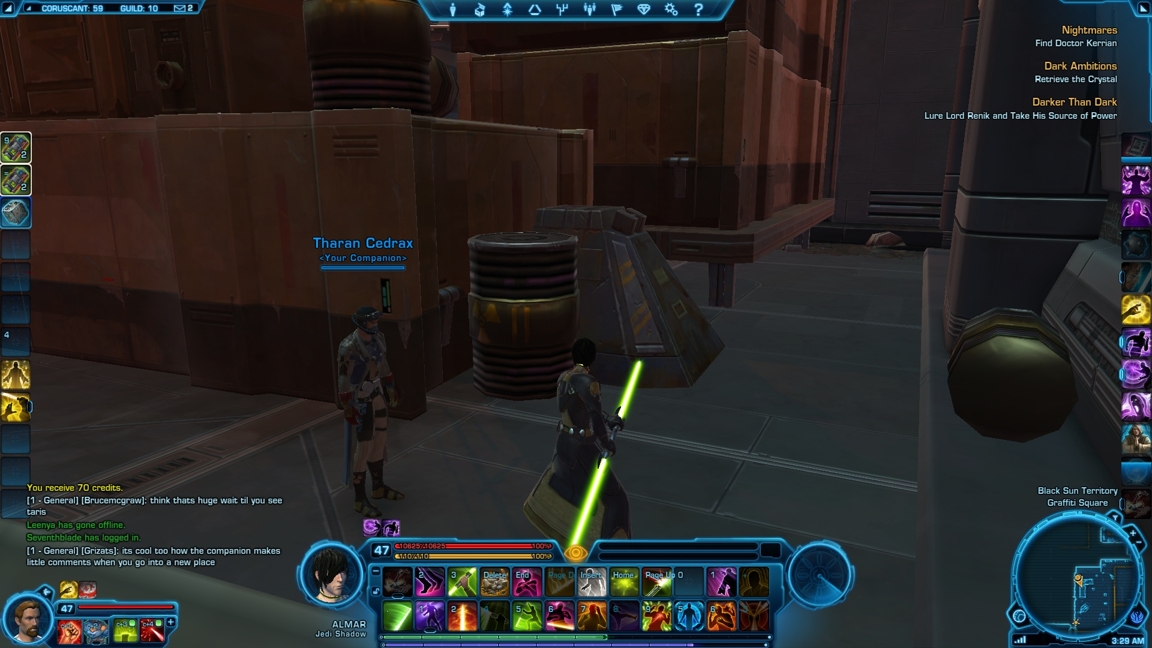Select the Dark Ambitions quest entry

coord(1079,66)
